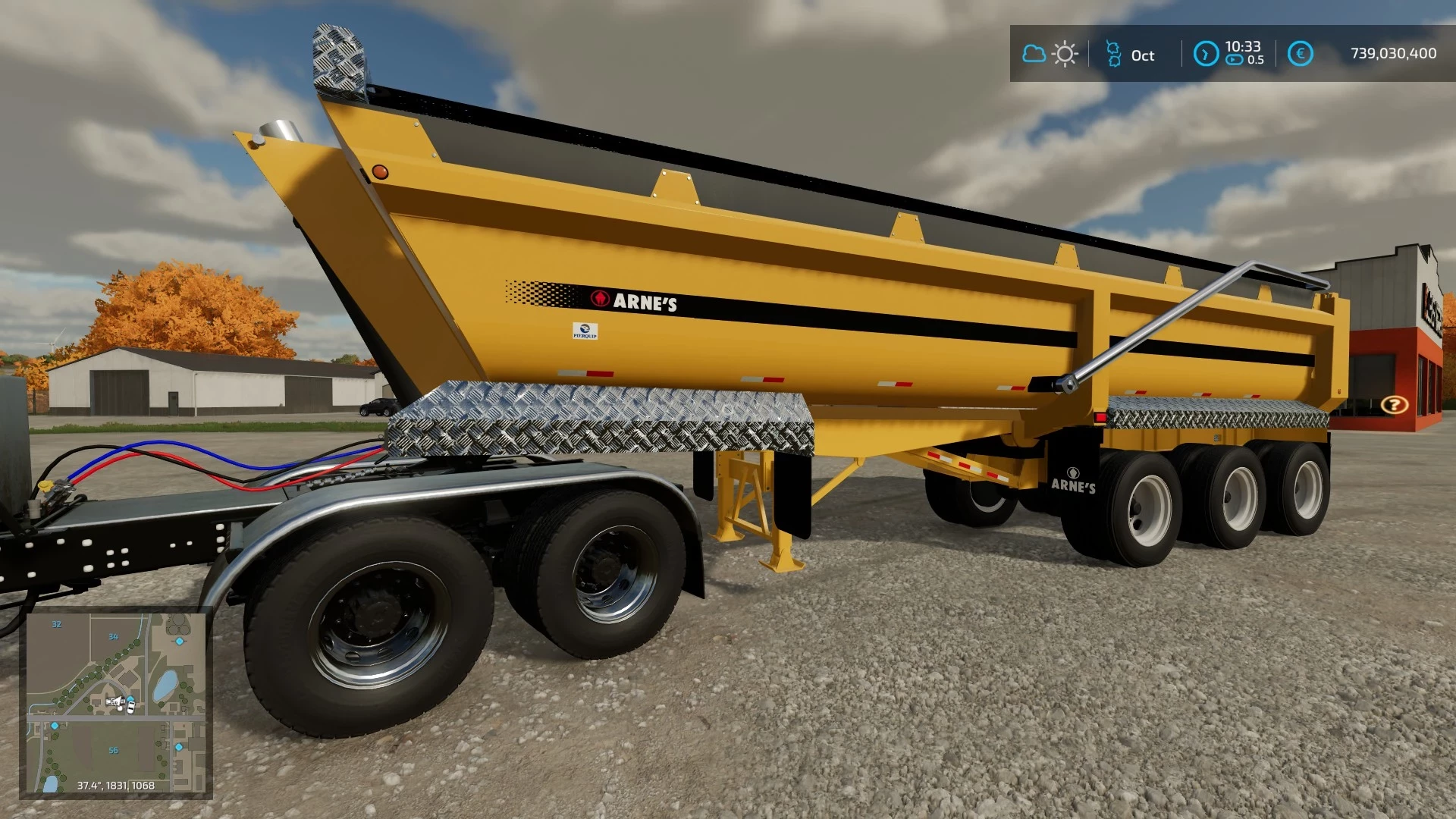Click the sun forecast icon in the HUD
This screenshot has width=1456, height=819.
(x=1065, y=54)
